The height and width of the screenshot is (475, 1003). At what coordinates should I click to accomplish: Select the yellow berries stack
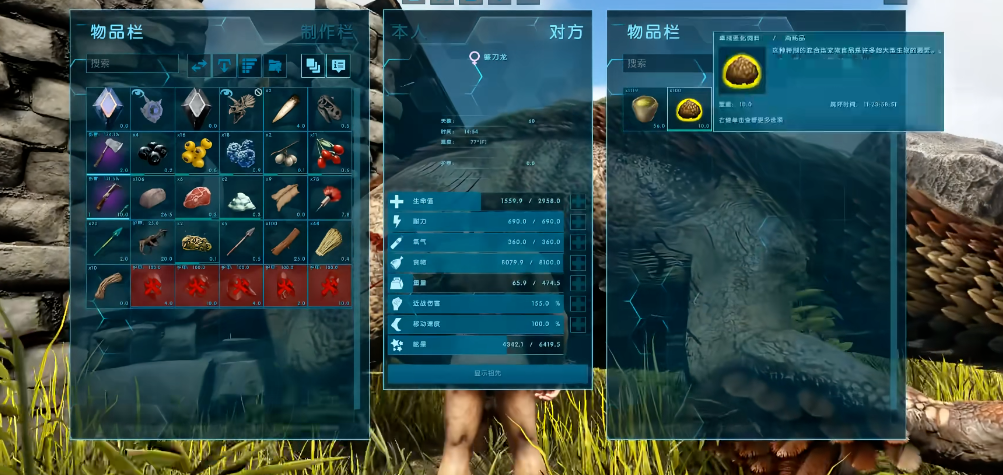click(x=195, y=152)
